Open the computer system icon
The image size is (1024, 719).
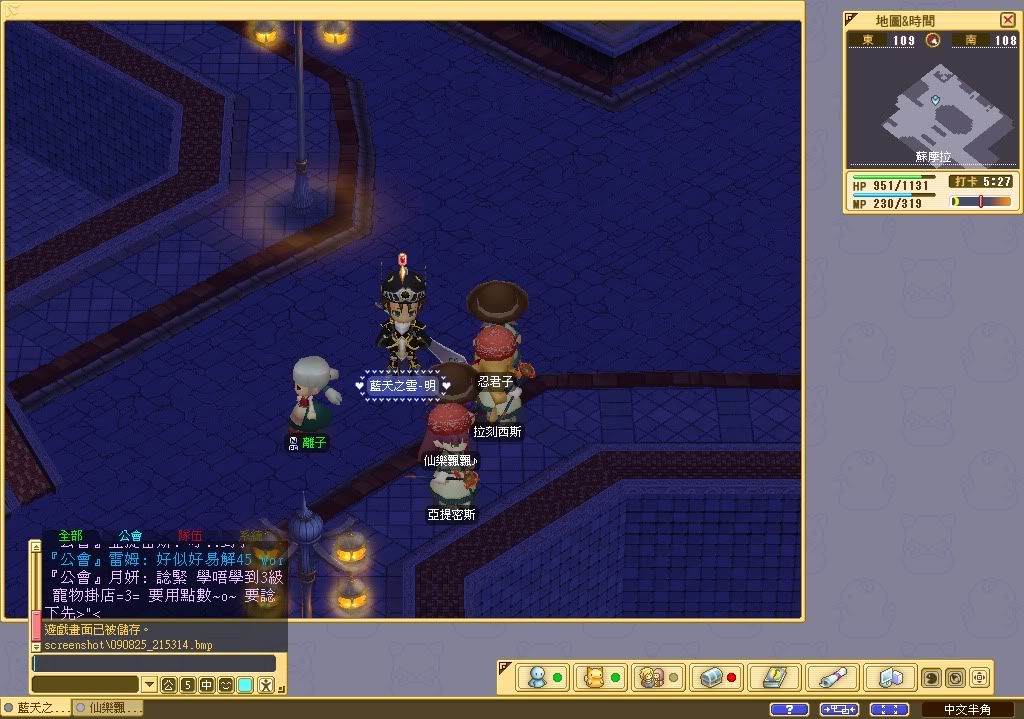(885, 677)
